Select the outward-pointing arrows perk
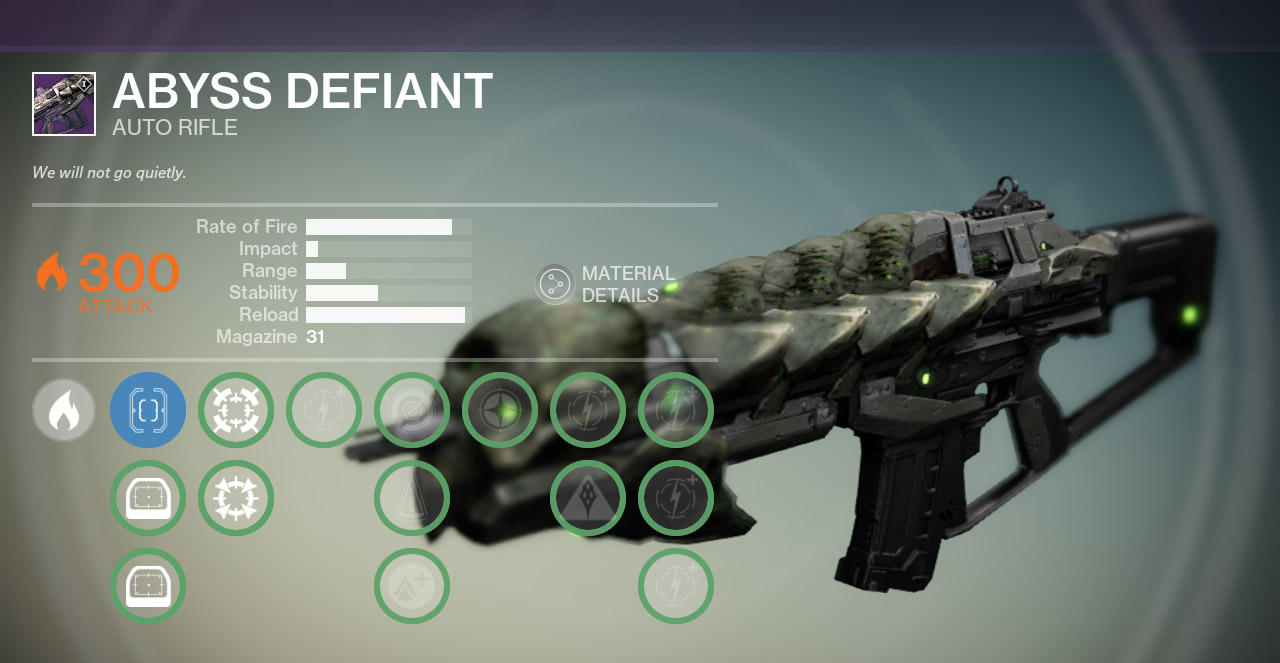This screenshot has width=1280, height=663. [236, 498]
